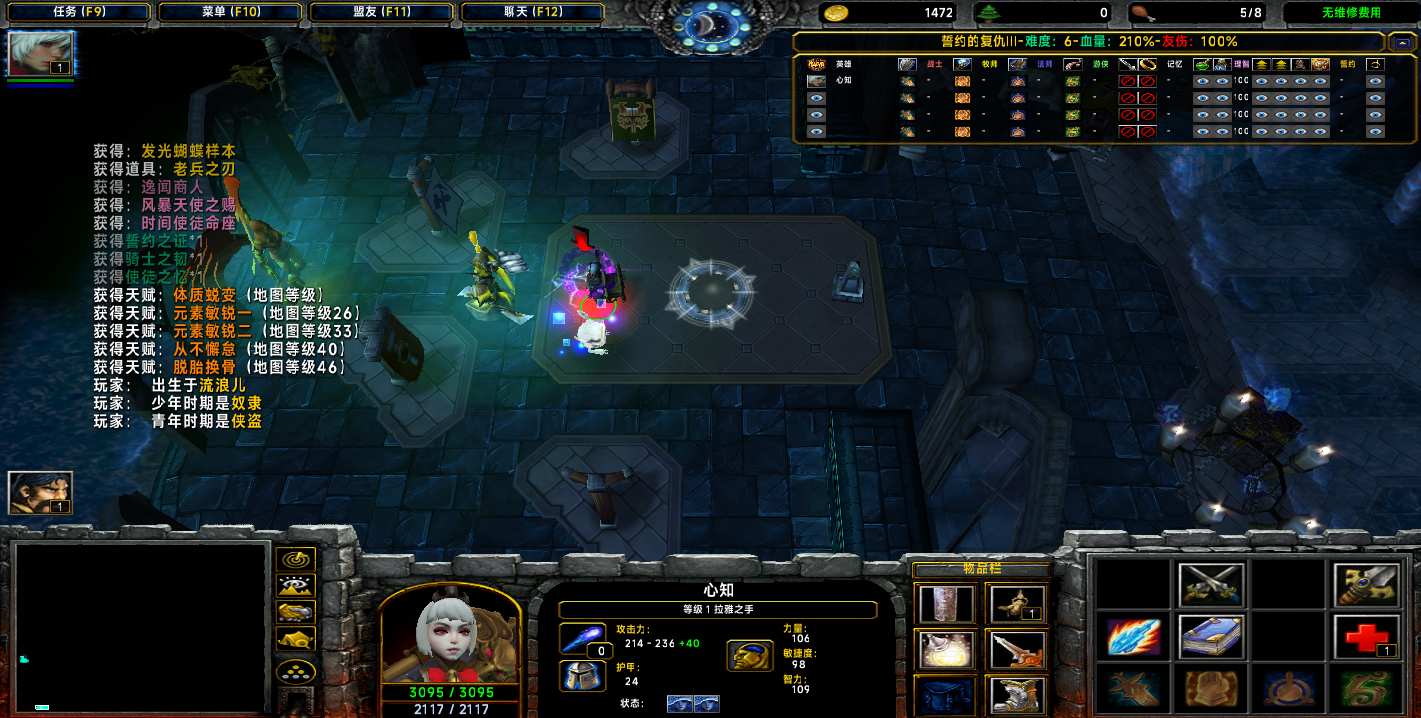The height and width of the screenshot is (718, 1421).
Task: Open the 菜单 (F10) game menu
Action: [x=230, y=12]
